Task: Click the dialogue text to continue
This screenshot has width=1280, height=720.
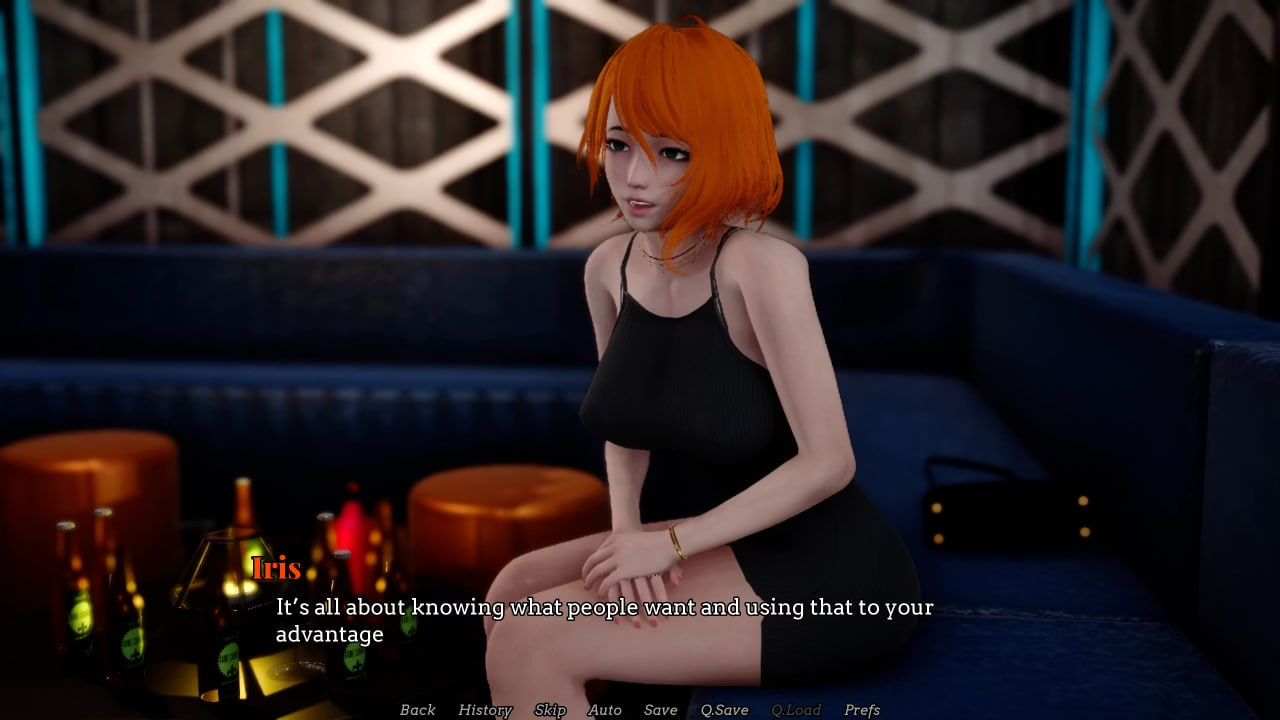Action: [x=600, y=607]
